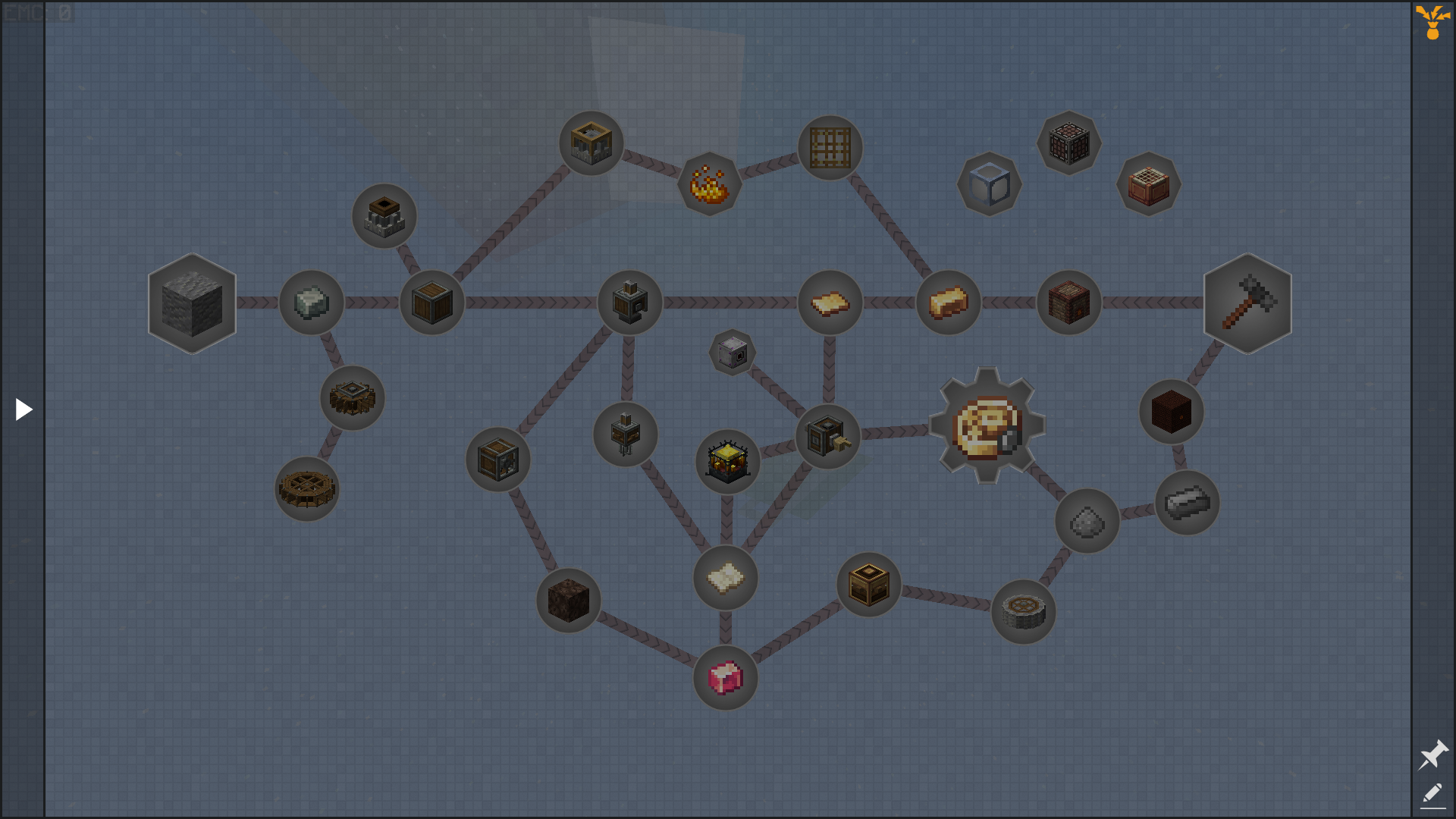
Task: Open the grindstone wheel quest
Action: (1024, 613)
